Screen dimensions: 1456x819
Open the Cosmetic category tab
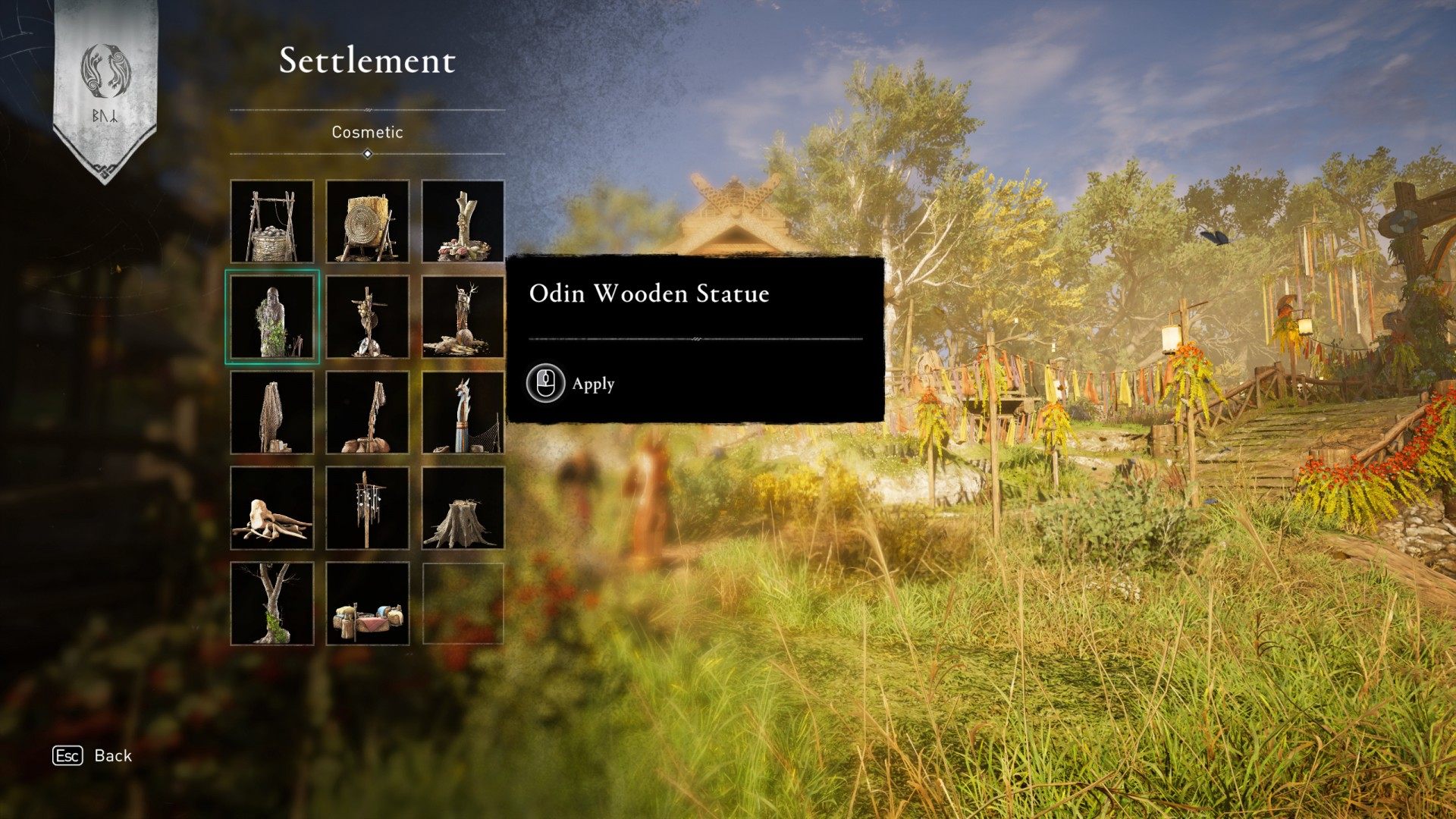point(367,132)
